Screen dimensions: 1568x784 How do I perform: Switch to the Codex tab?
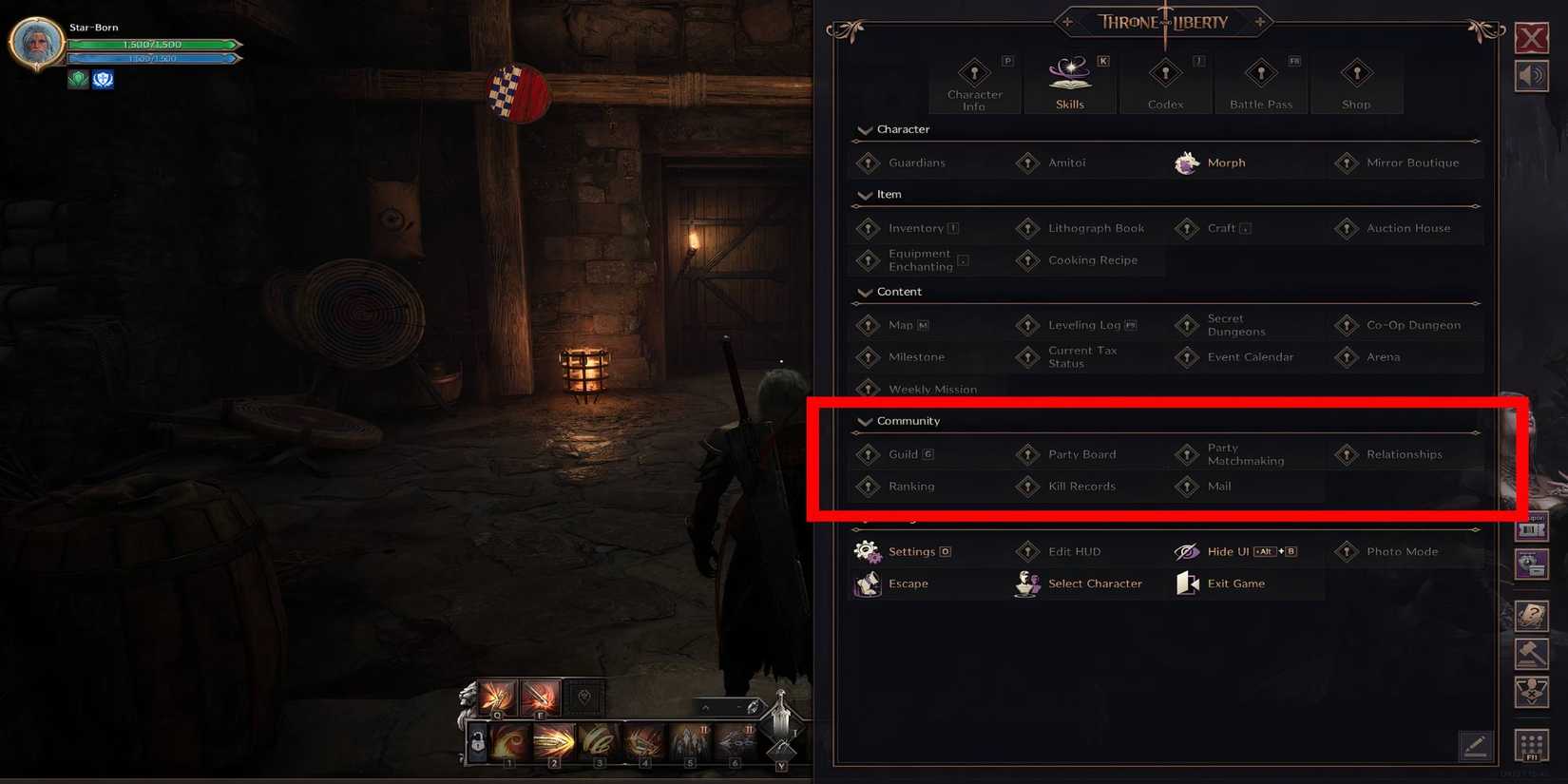pyautogui.click(x=1166, y=81)
